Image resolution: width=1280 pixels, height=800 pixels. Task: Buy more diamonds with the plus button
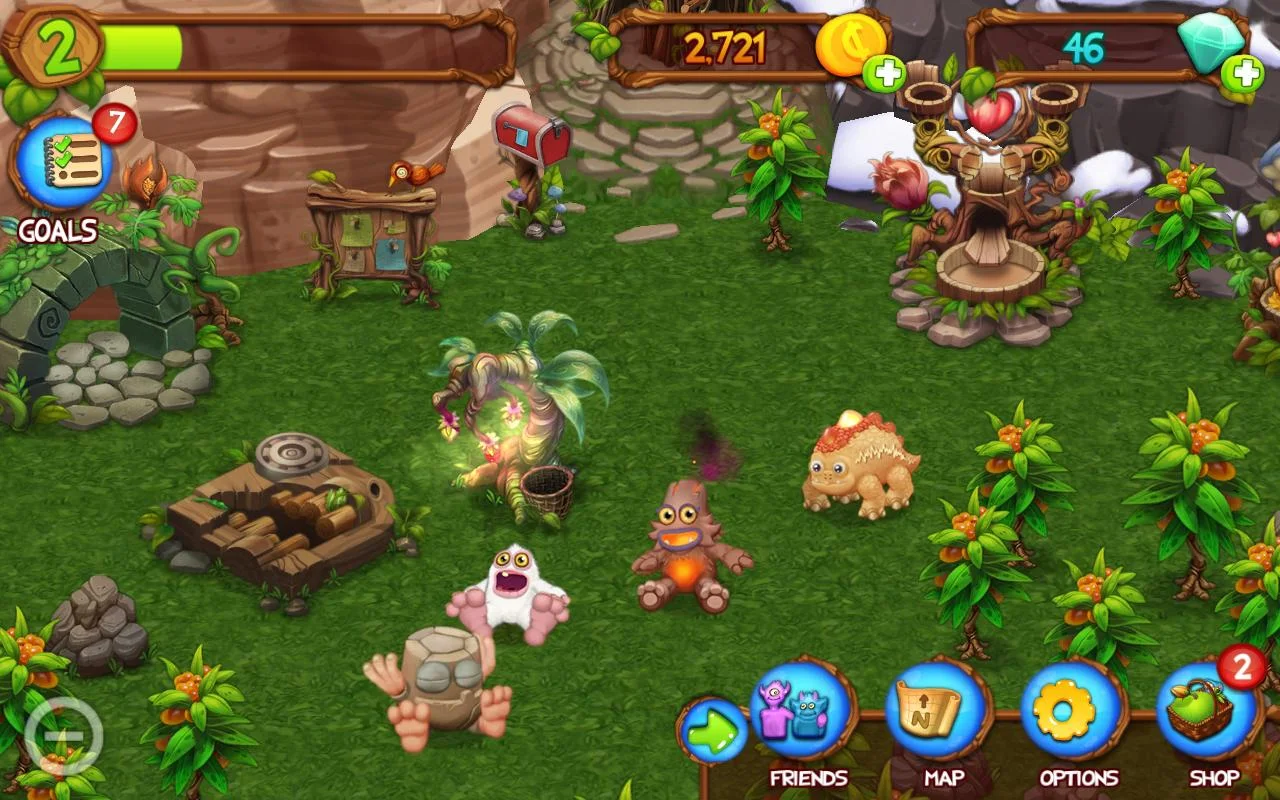pos(1243,73)
